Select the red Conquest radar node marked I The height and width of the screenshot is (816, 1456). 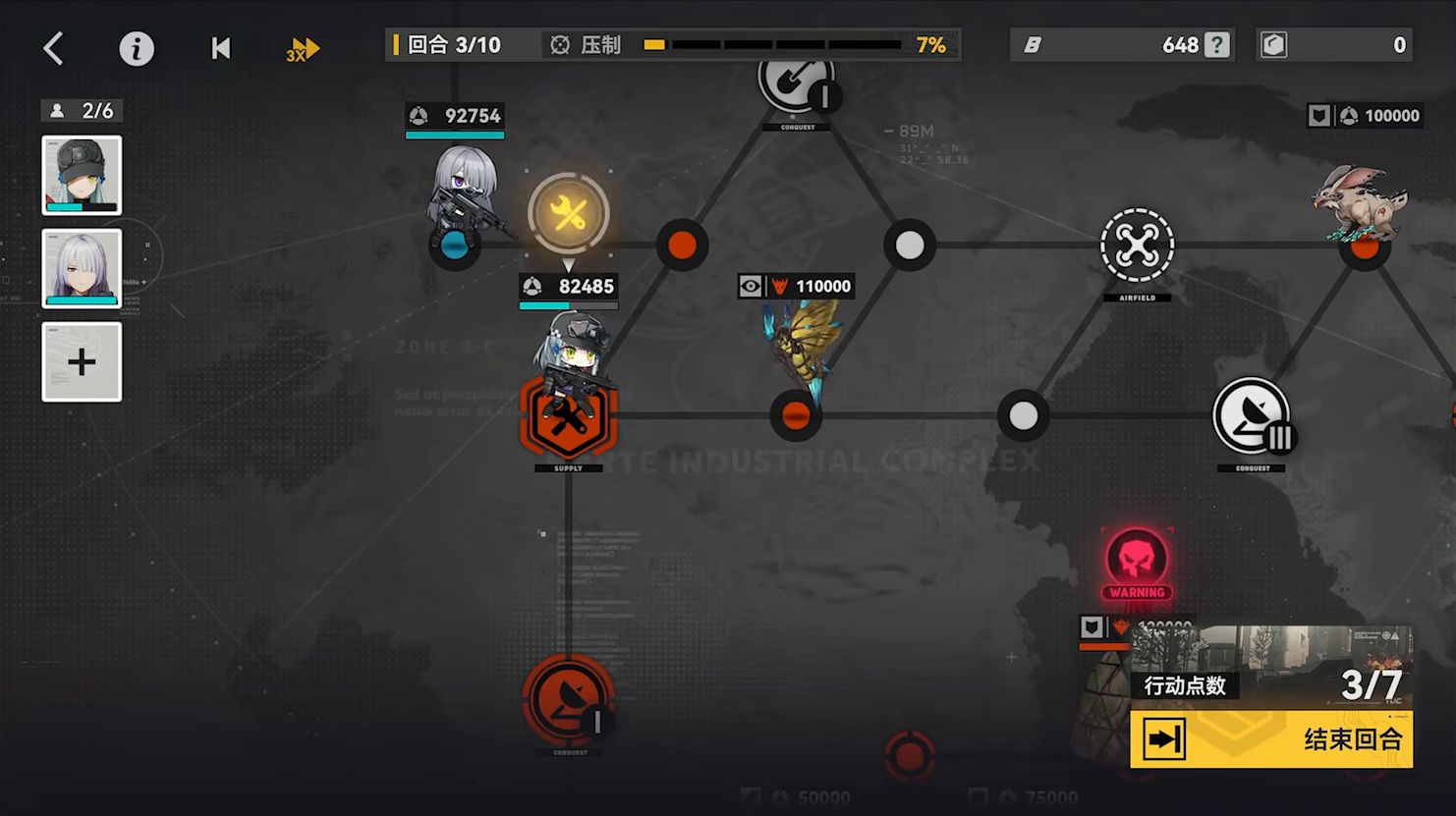(x=569, y=699)
